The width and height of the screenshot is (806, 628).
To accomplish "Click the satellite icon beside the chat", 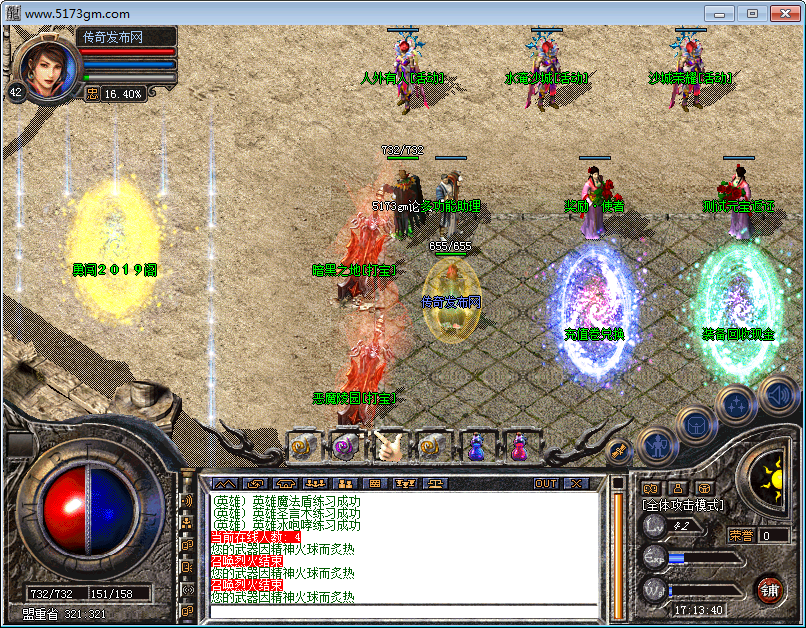I will point(620,451).
